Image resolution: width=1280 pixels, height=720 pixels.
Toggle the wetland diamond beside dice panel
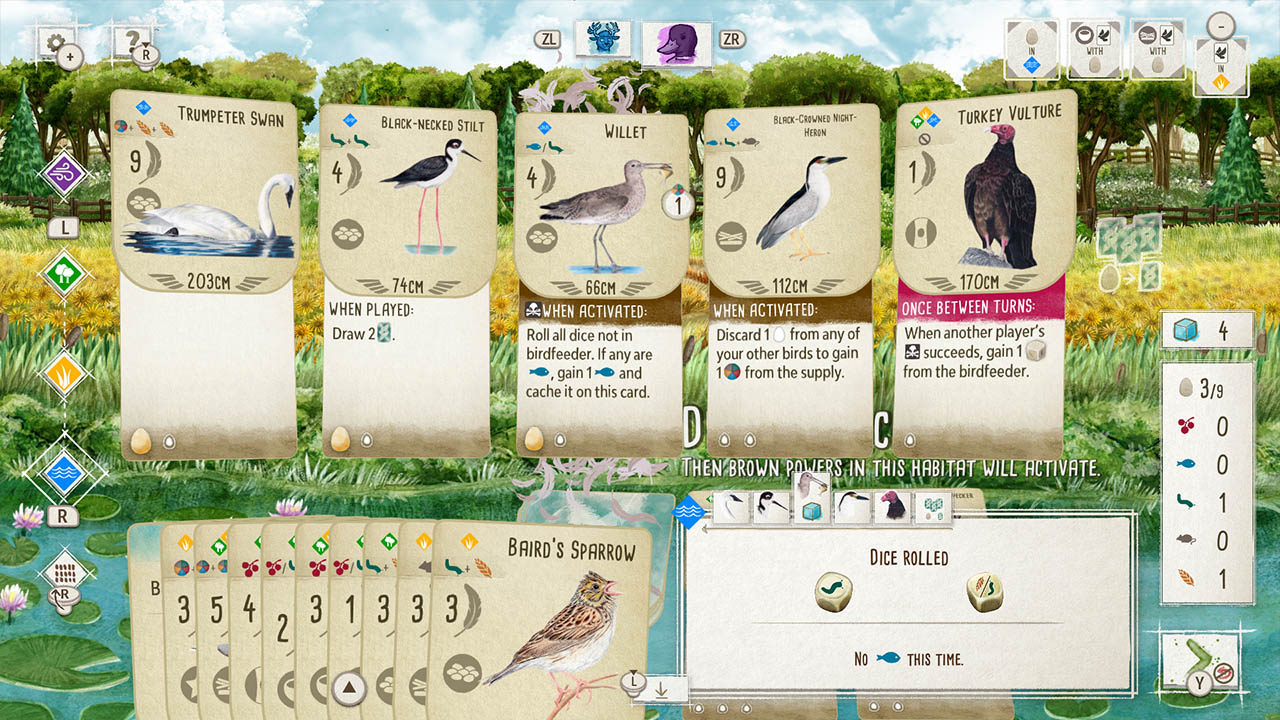coord(689,511)
